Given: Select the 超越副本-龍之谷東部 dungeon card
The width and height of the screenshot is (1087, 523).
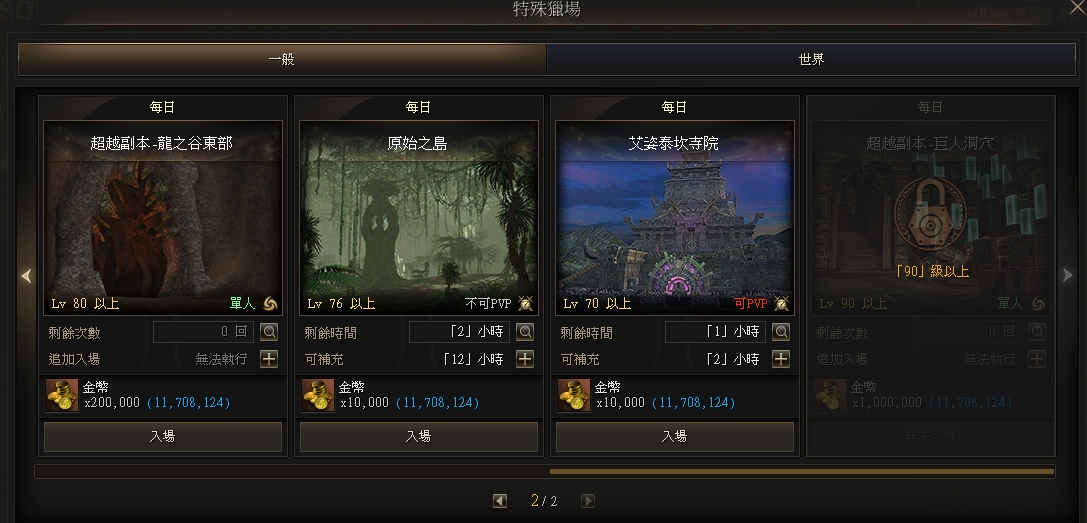Looking at the screenshot, I should coord(162,217).
